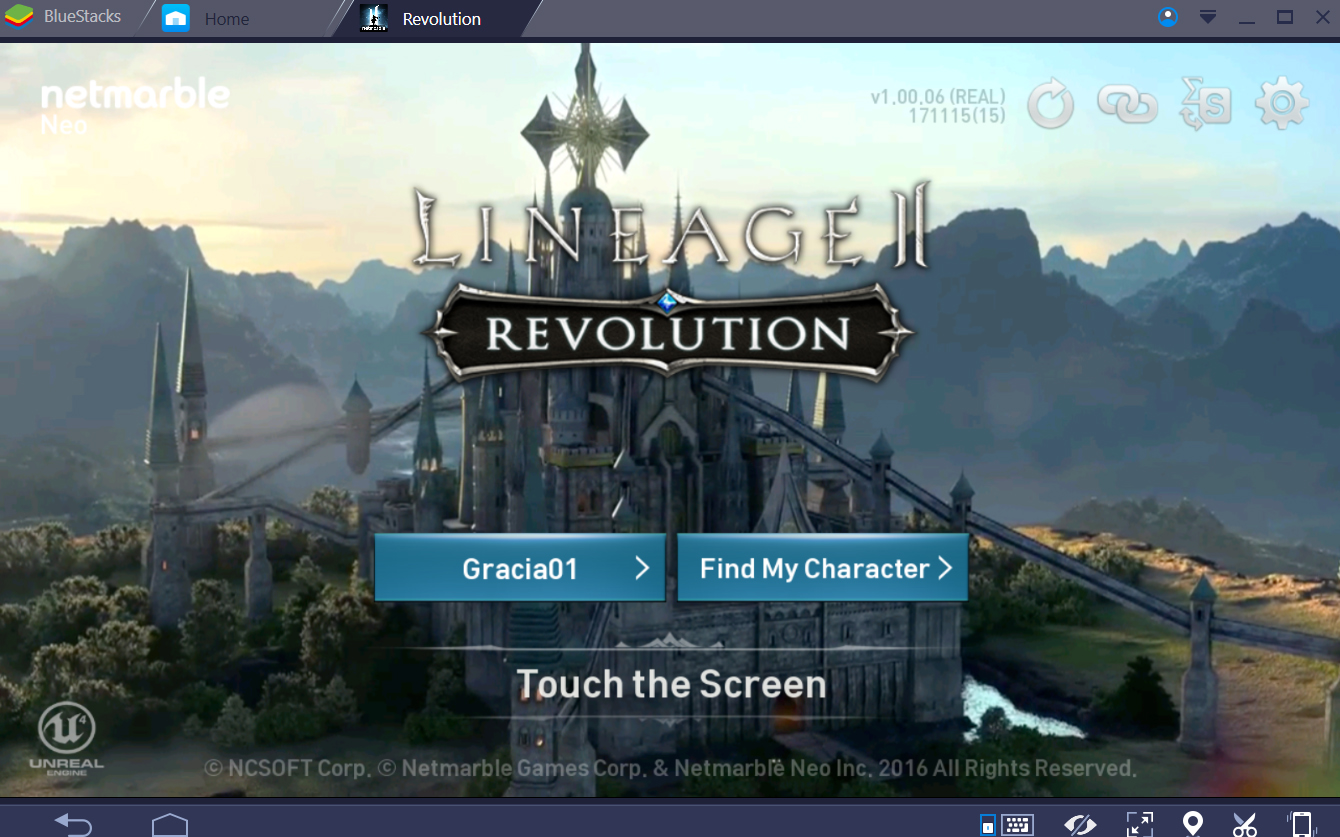Open the game settings gear icon

pos(1281,103)
